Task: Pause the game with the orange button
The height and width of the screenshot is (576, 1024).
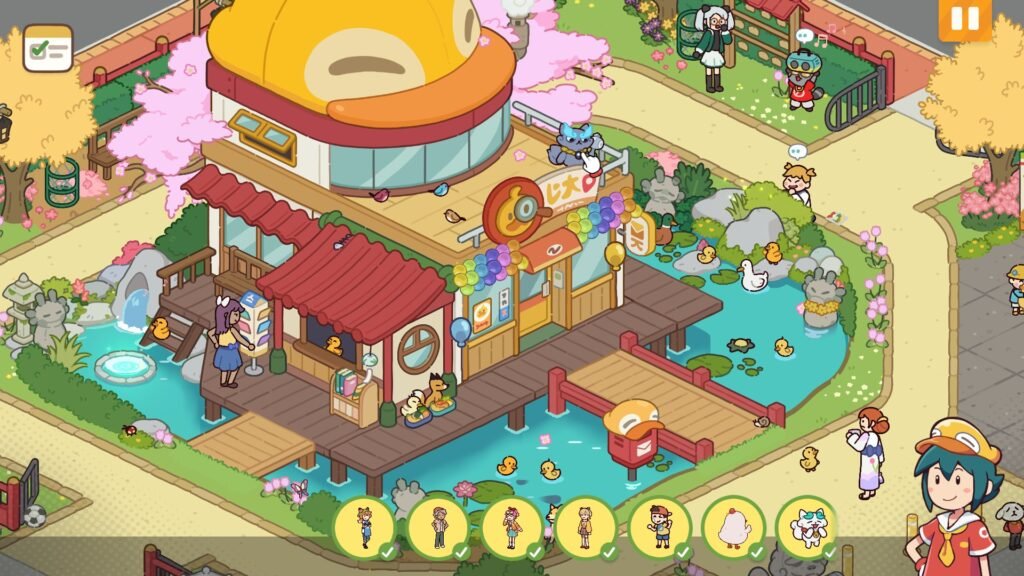Action: 964,19
